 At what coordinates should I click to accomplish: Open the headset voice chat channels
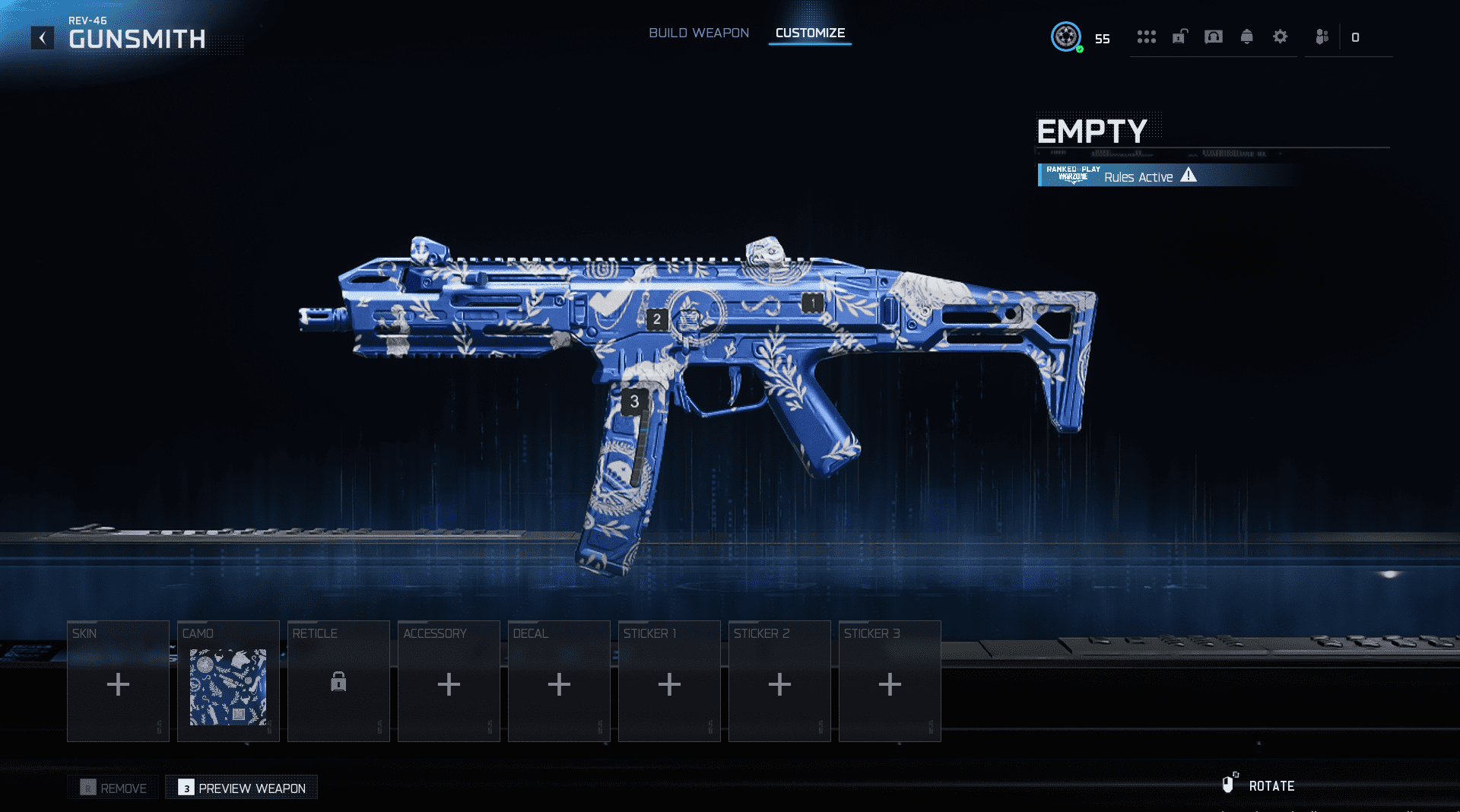[1214, 36]
